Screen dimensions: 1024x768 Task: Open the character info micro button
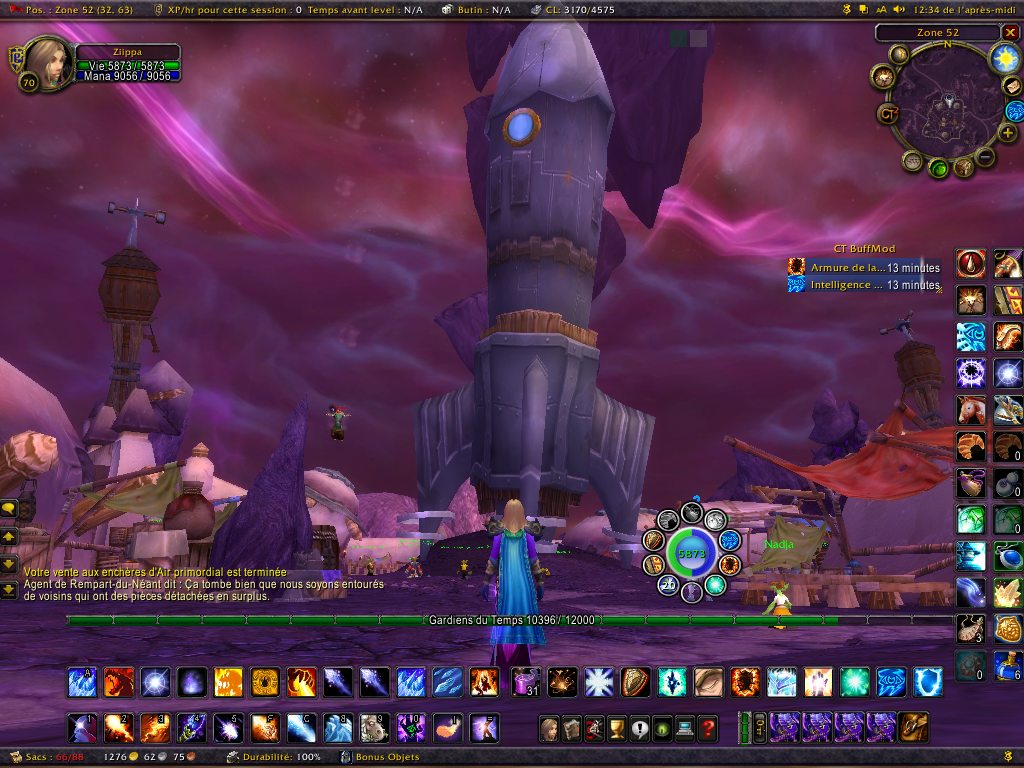pos(548,728)
